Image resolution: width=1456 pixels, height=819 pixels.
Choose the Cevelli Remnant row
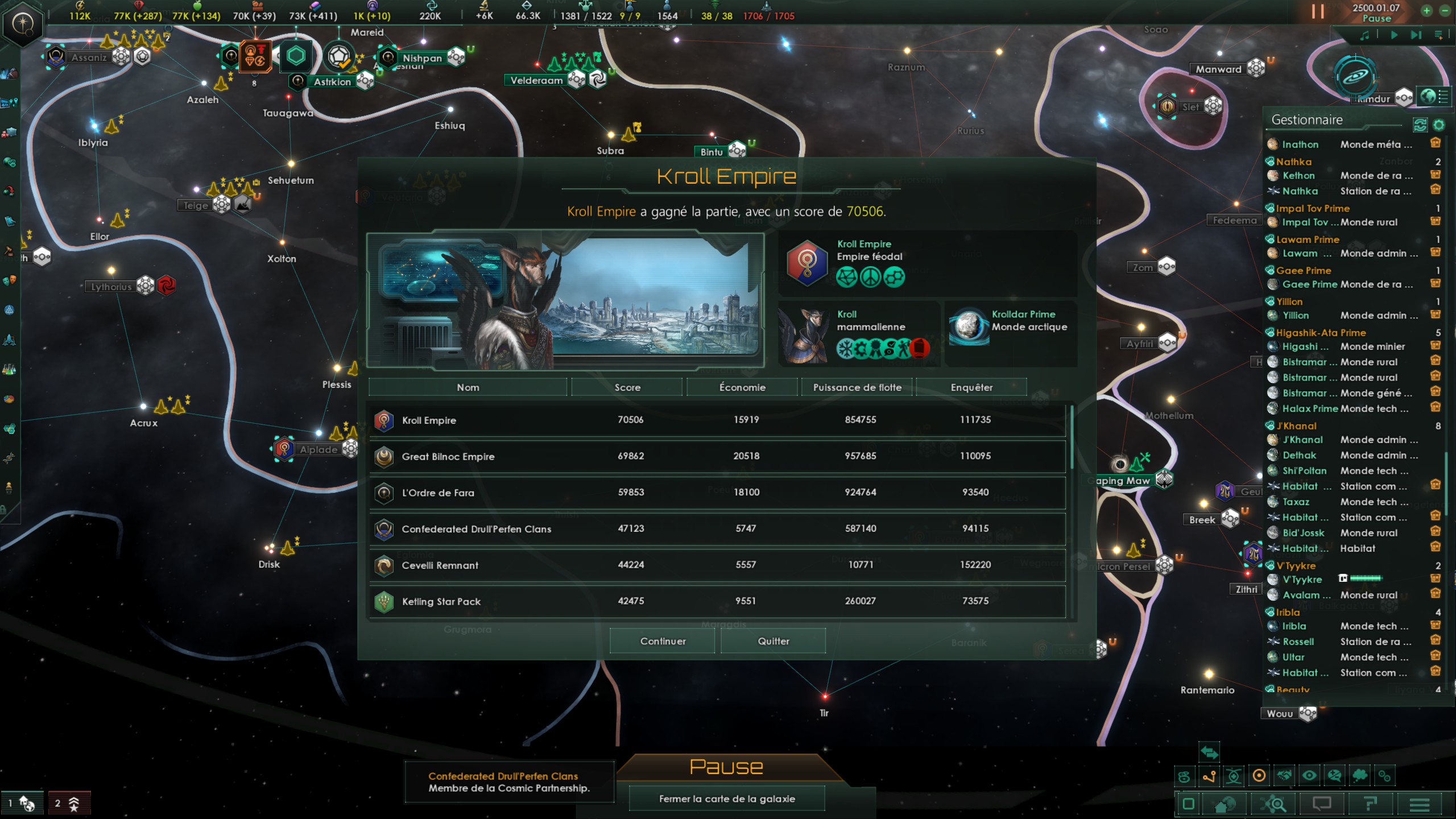(x=717, y=565)
